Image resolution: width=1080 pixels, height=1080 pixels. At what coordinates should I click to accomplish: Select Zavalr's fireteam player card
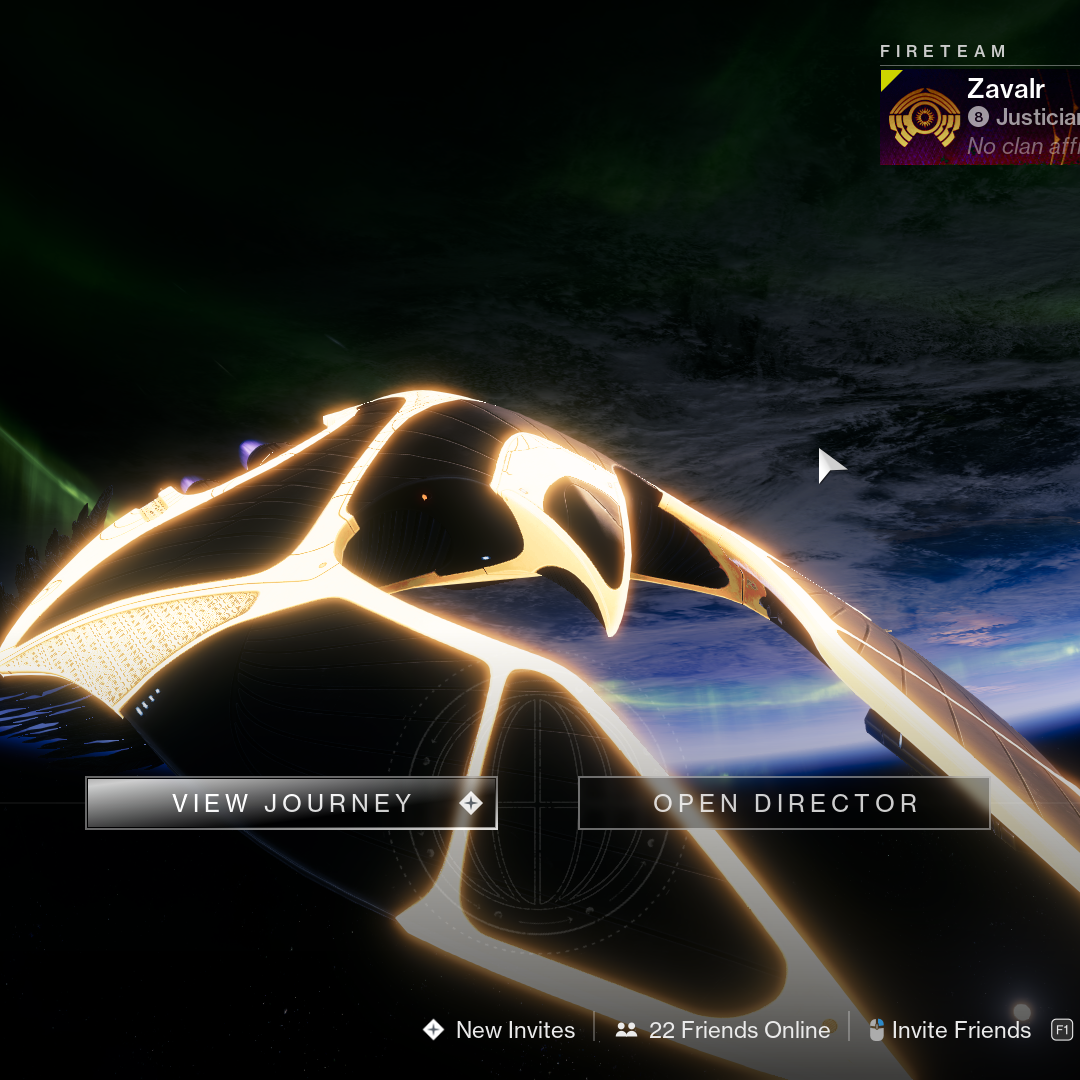click(980, 117)
